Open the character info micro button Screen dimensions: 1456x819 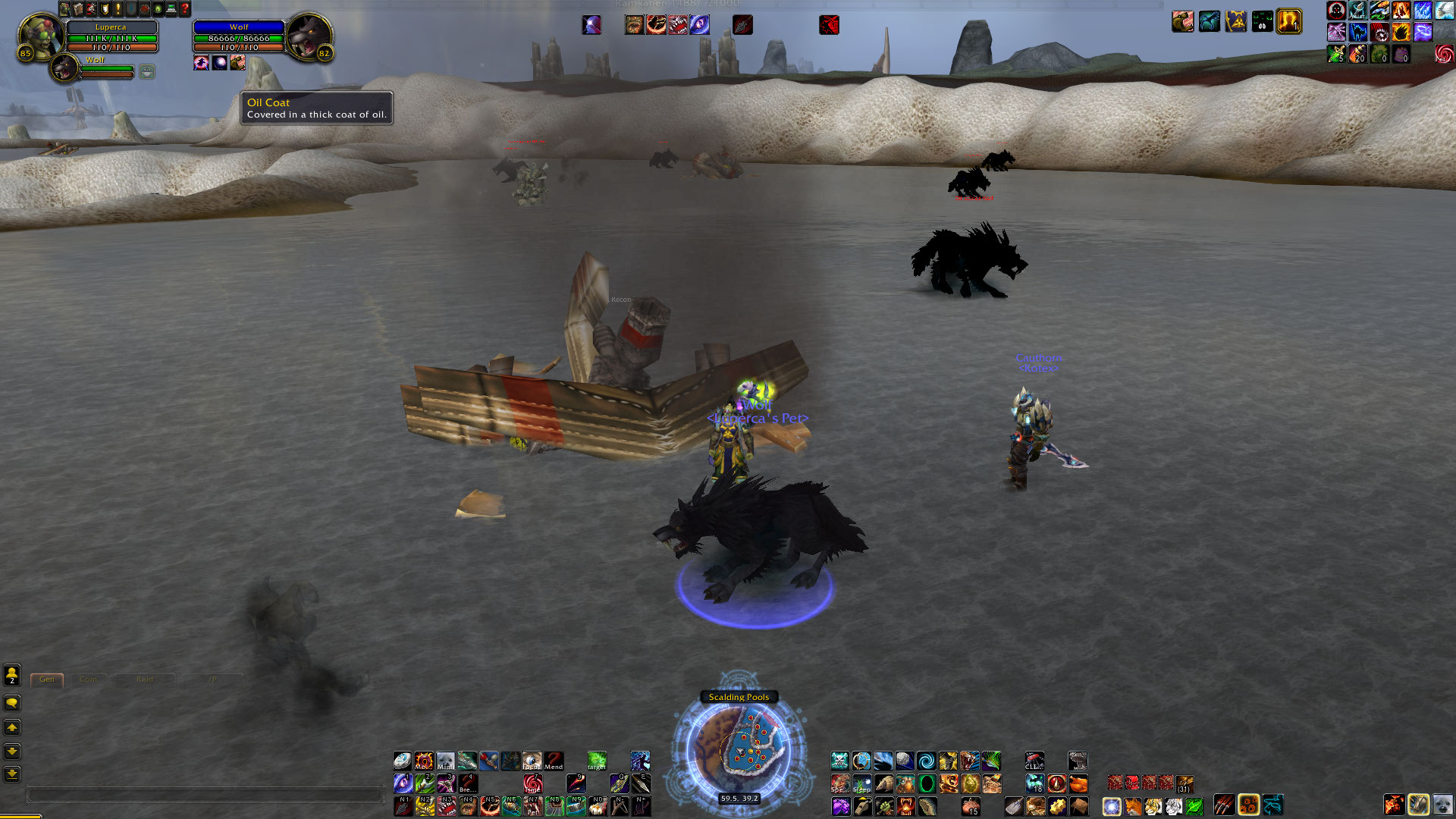pyautogui.click(x=65, y=9)
